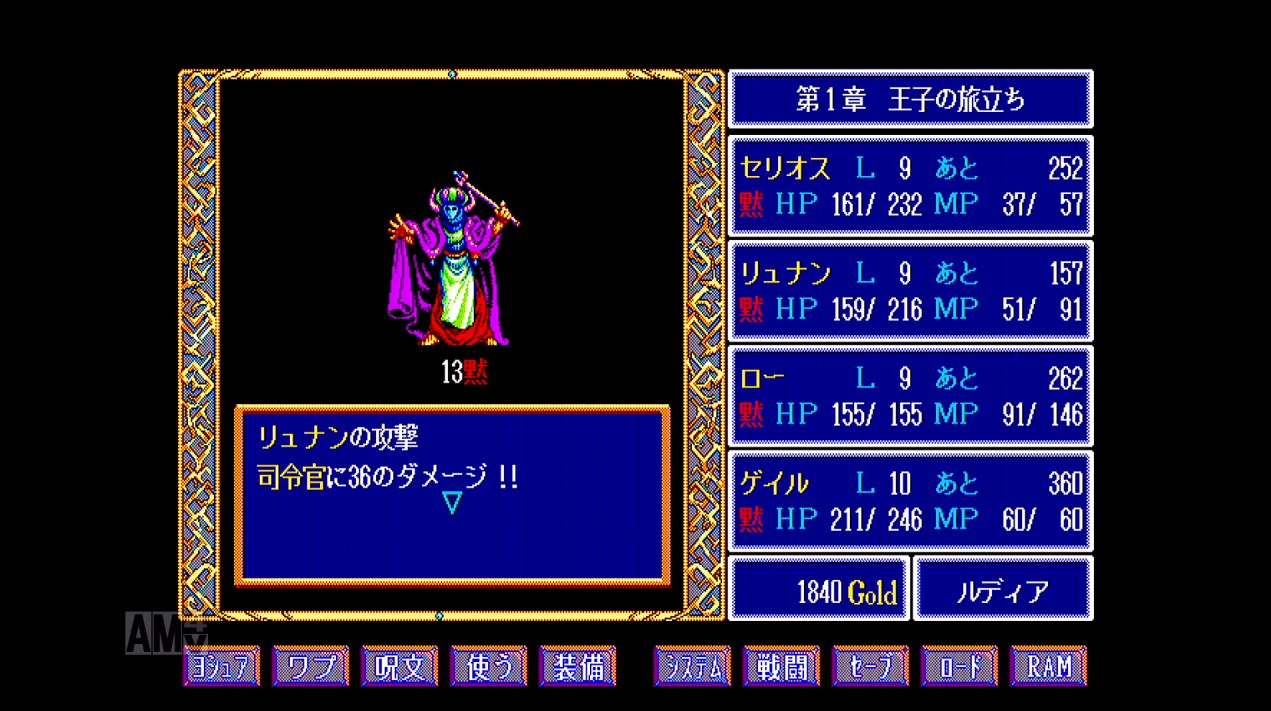Open the 呪文 spell menu

399,666
